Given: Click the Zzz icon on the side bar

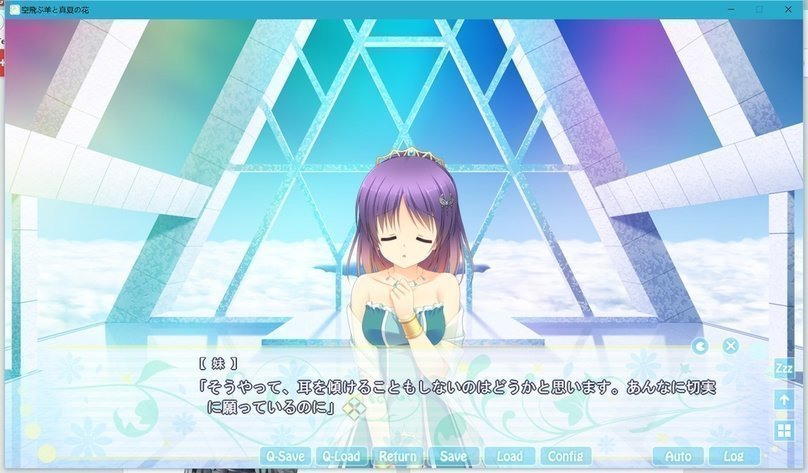Looking at the screenshot, I should pyautogui.click(x=784, y=369).
